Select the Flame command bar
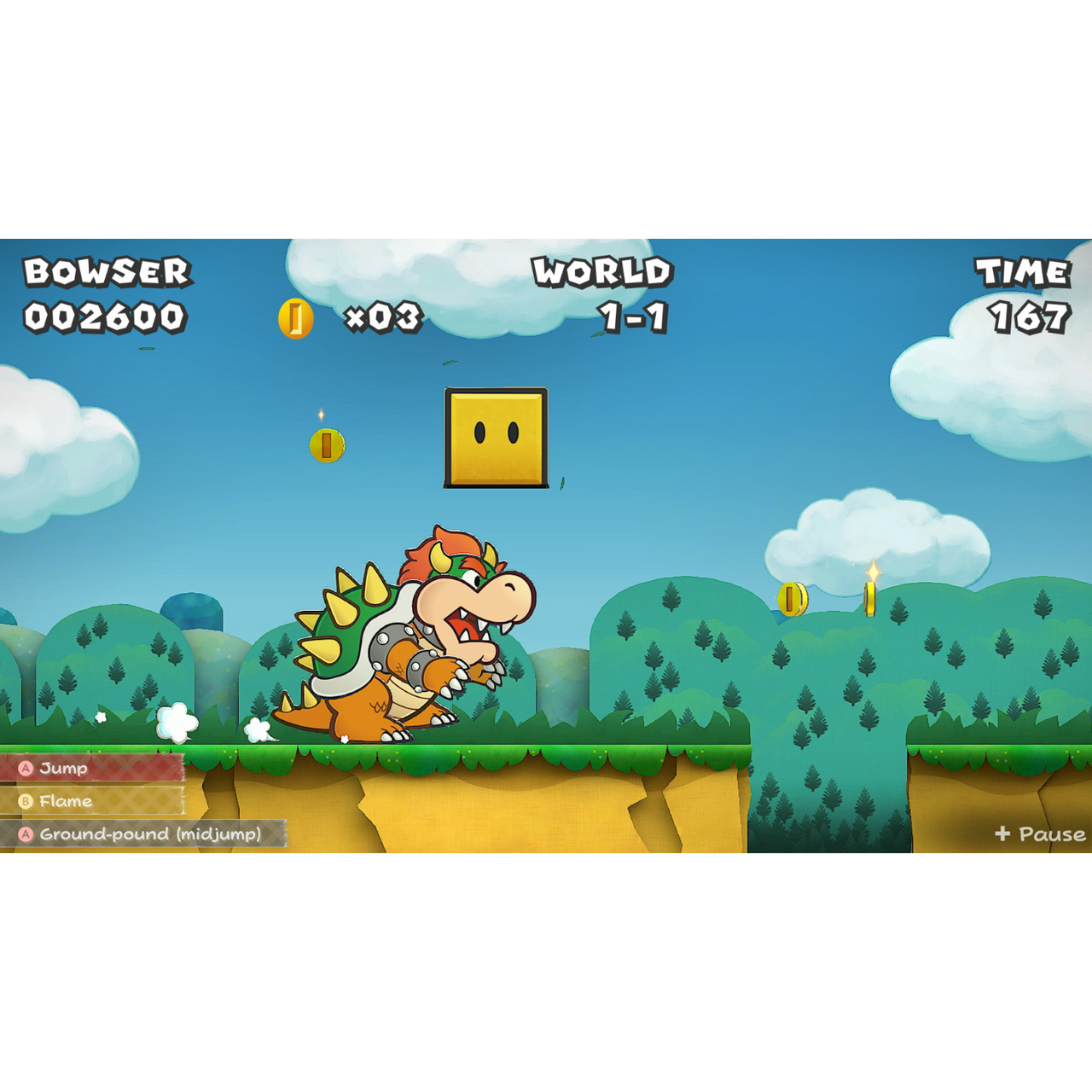 [x=94, y=801]
